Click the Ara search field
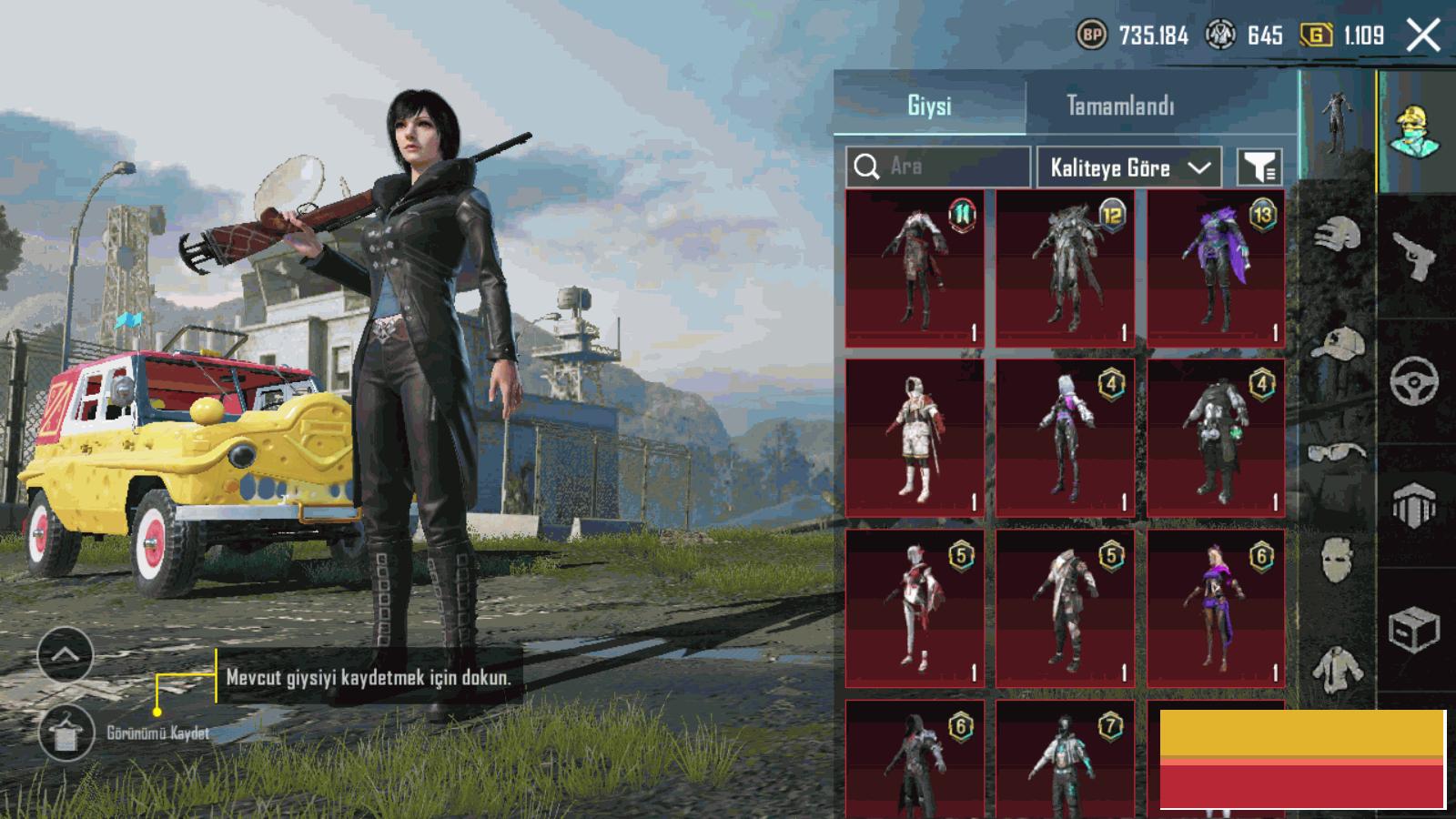The height and width of the screenshot is (819, 1456). tap(938, 167)
